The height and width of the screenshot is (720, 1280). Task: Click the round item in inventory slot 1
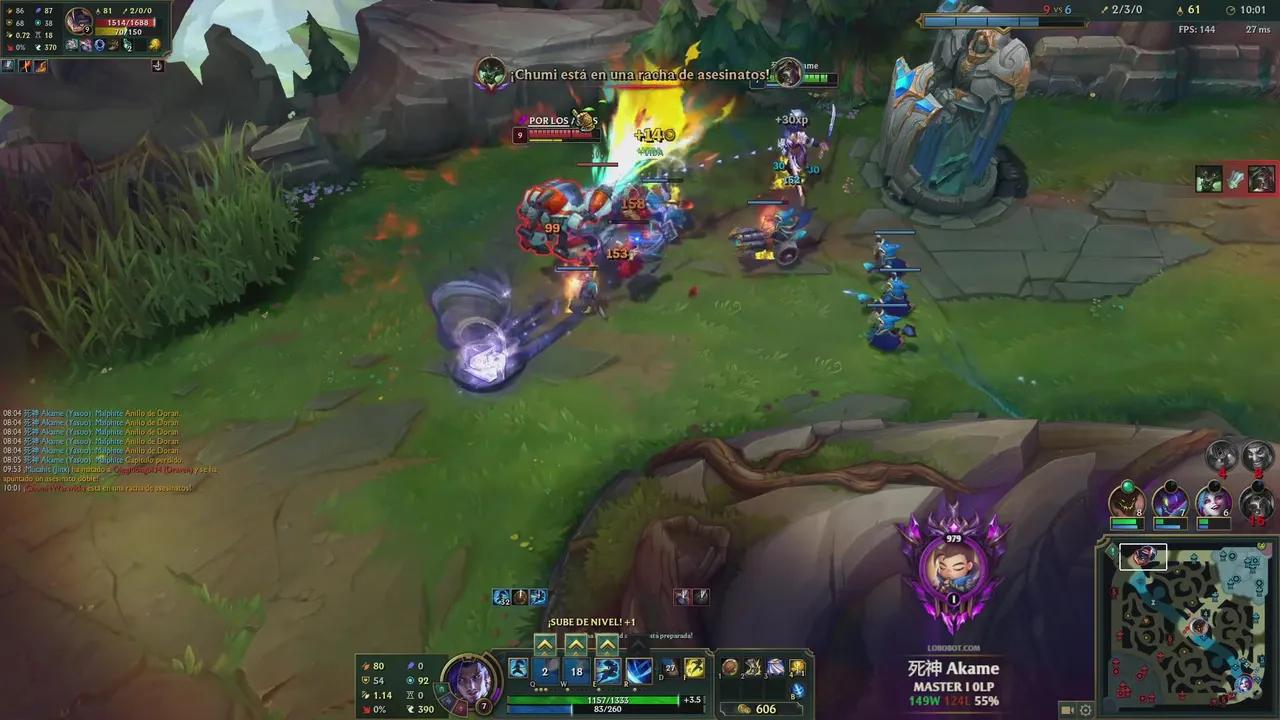[x=729, y=668]
